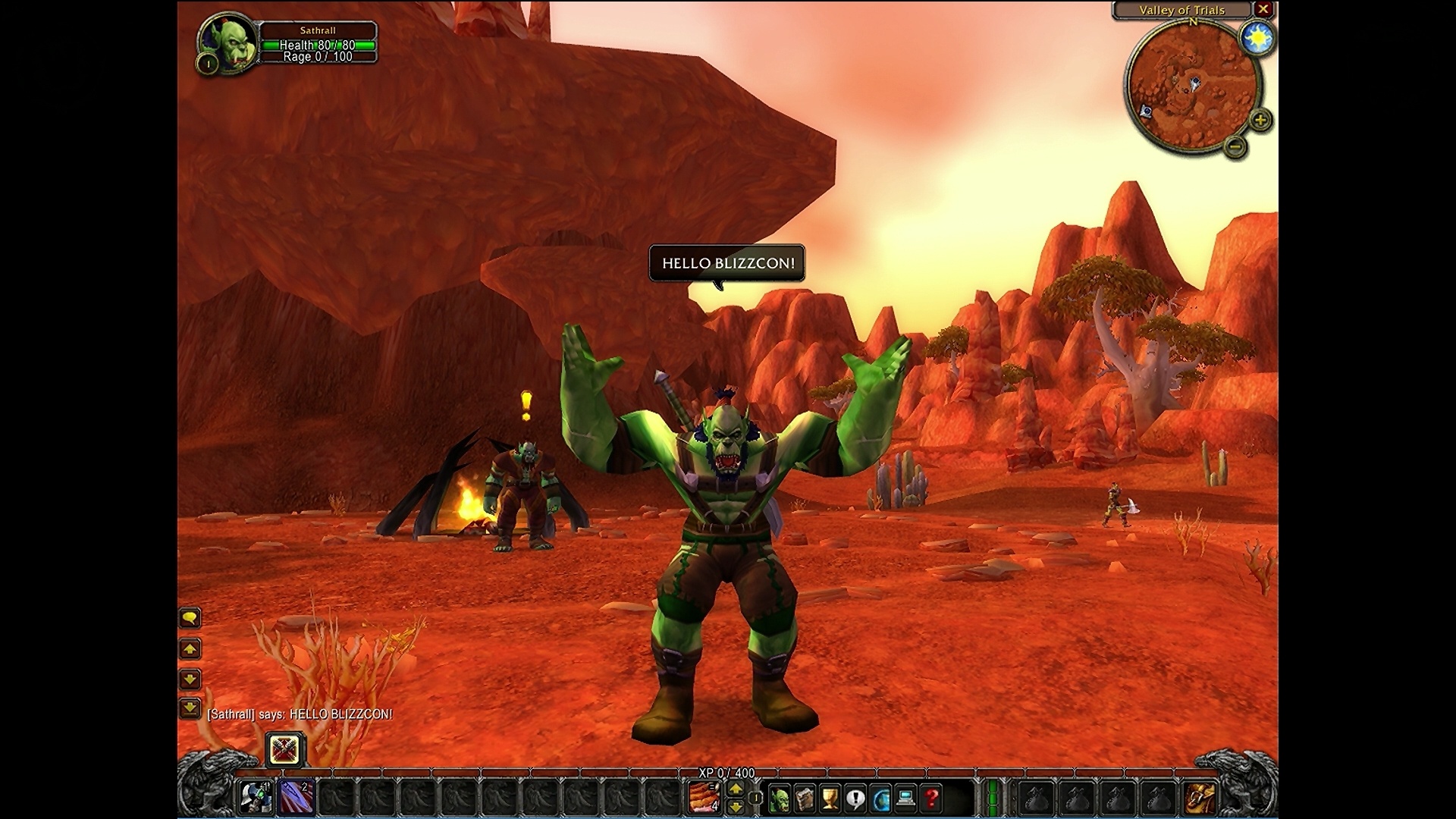Screen dimensions: 1456x819
Task: Jump chat log to the bottom
Action: point(190,708)
